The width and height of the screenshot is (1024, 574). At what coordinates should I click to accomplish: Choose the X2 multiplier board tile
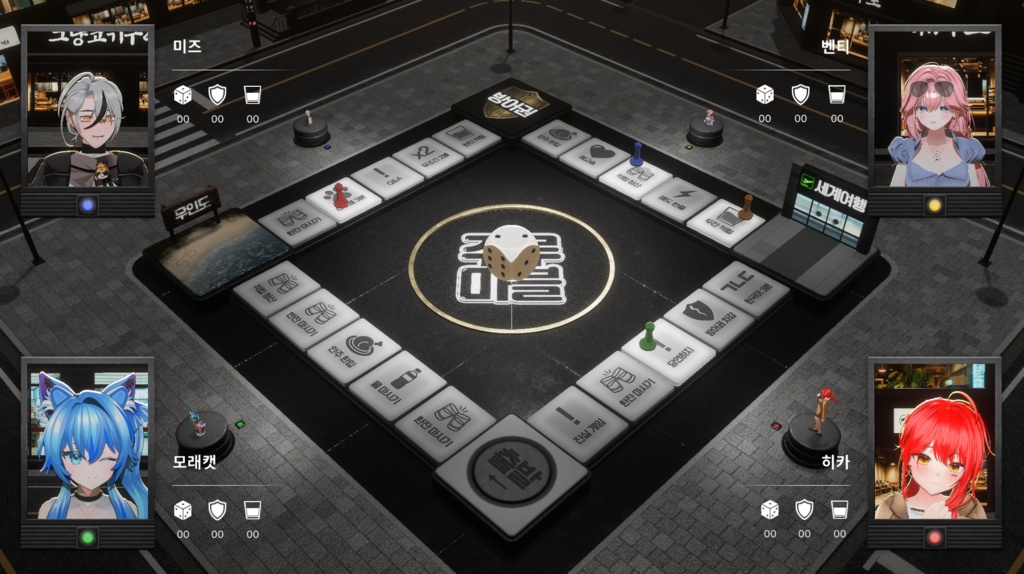tap(425, 157)
